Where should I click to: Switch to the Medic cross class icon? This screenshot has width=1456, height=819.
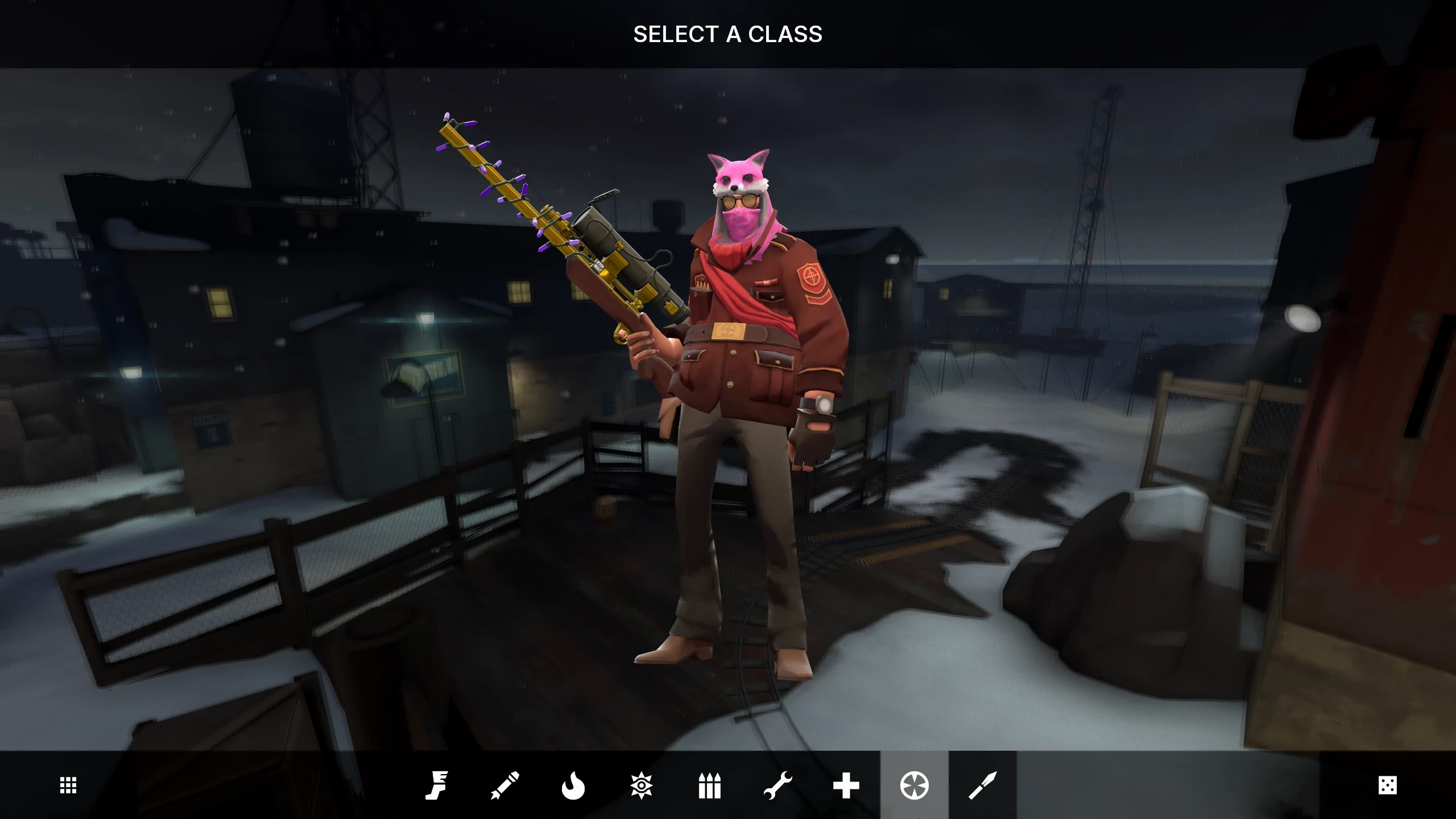846,785
